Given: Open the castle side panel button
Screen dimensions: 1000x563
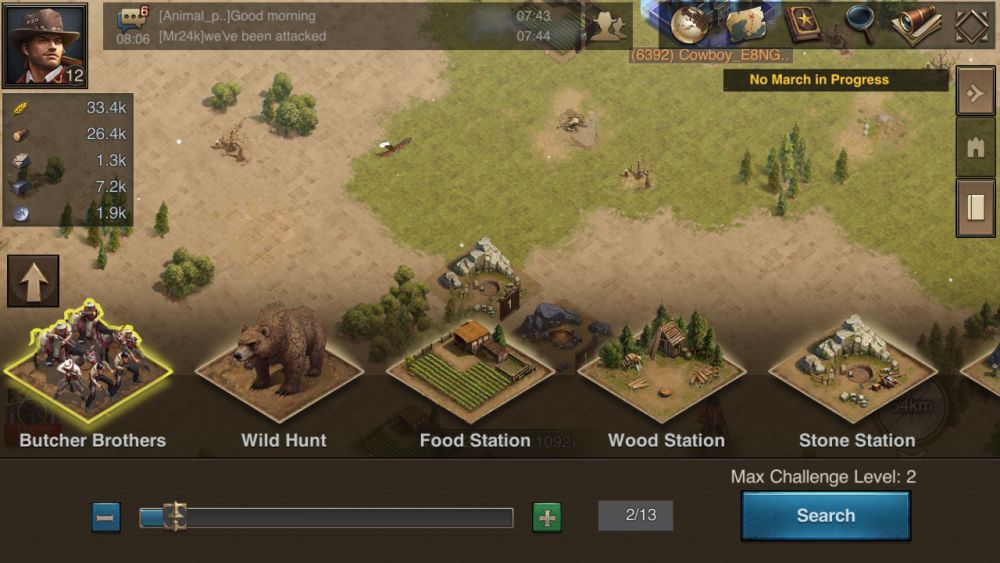Looking at the screenshot, I should coord(975,148).
